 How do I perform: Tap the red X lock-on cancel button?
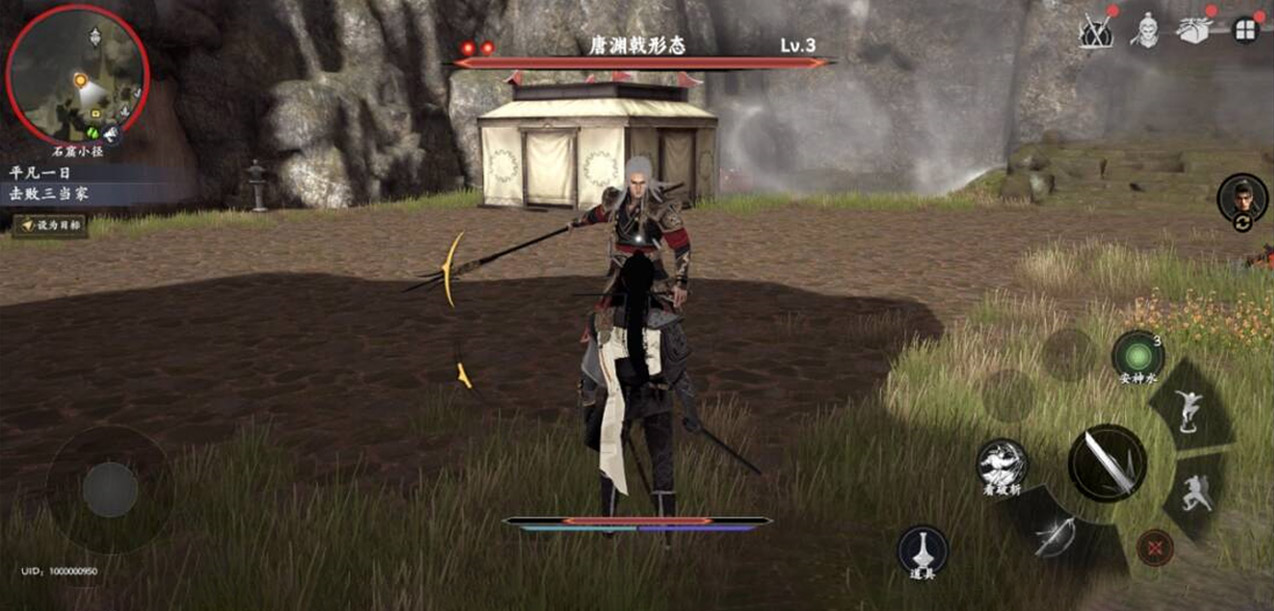tap(1155, 548)
